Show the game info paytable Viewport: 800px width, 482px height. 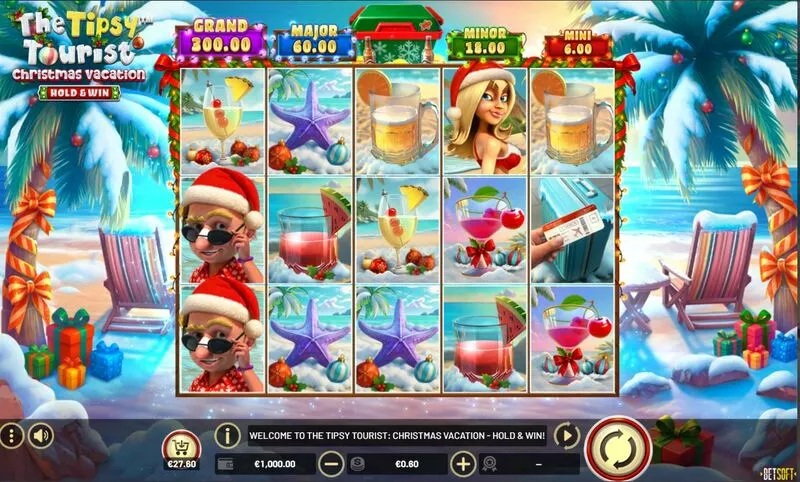(x=228, y=436)
